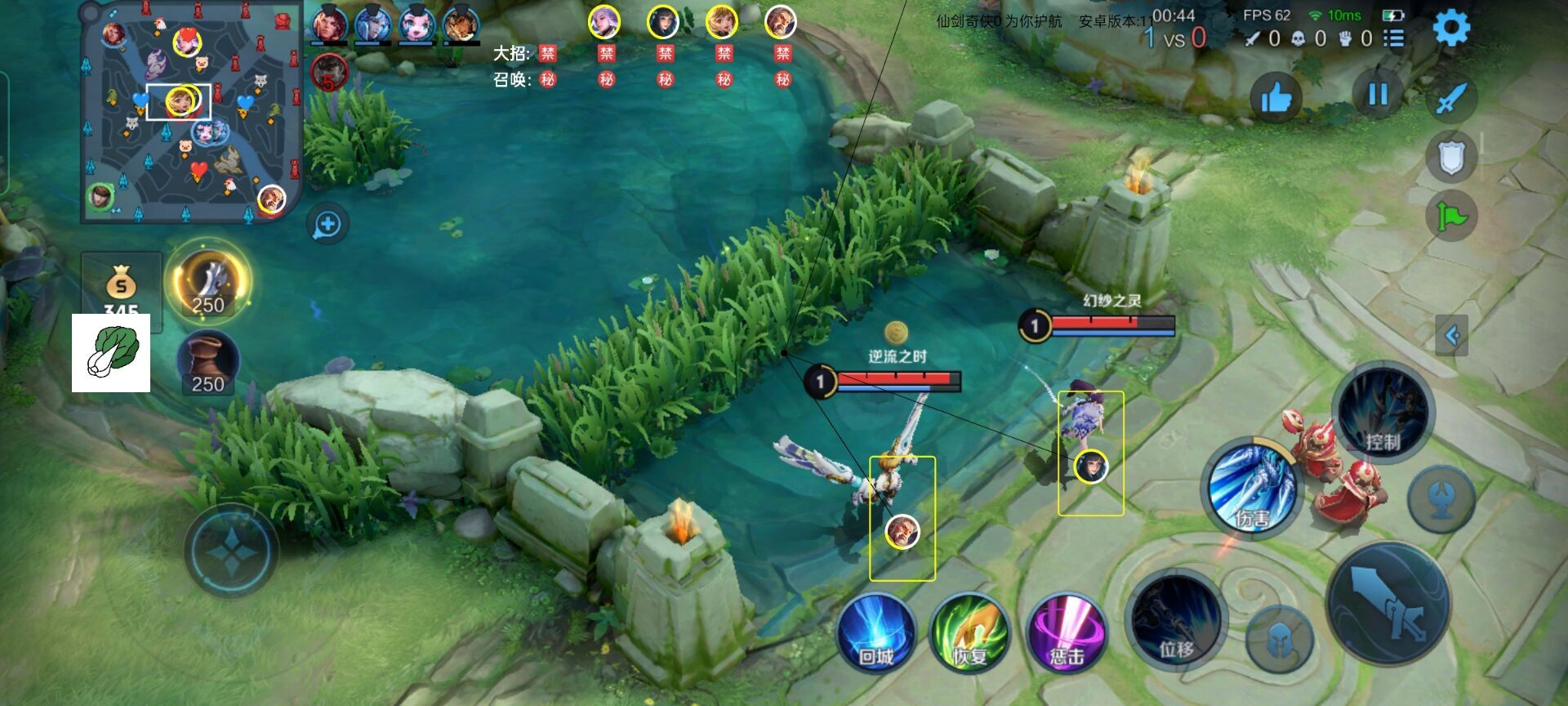Click the minimap

click(193, 112)
